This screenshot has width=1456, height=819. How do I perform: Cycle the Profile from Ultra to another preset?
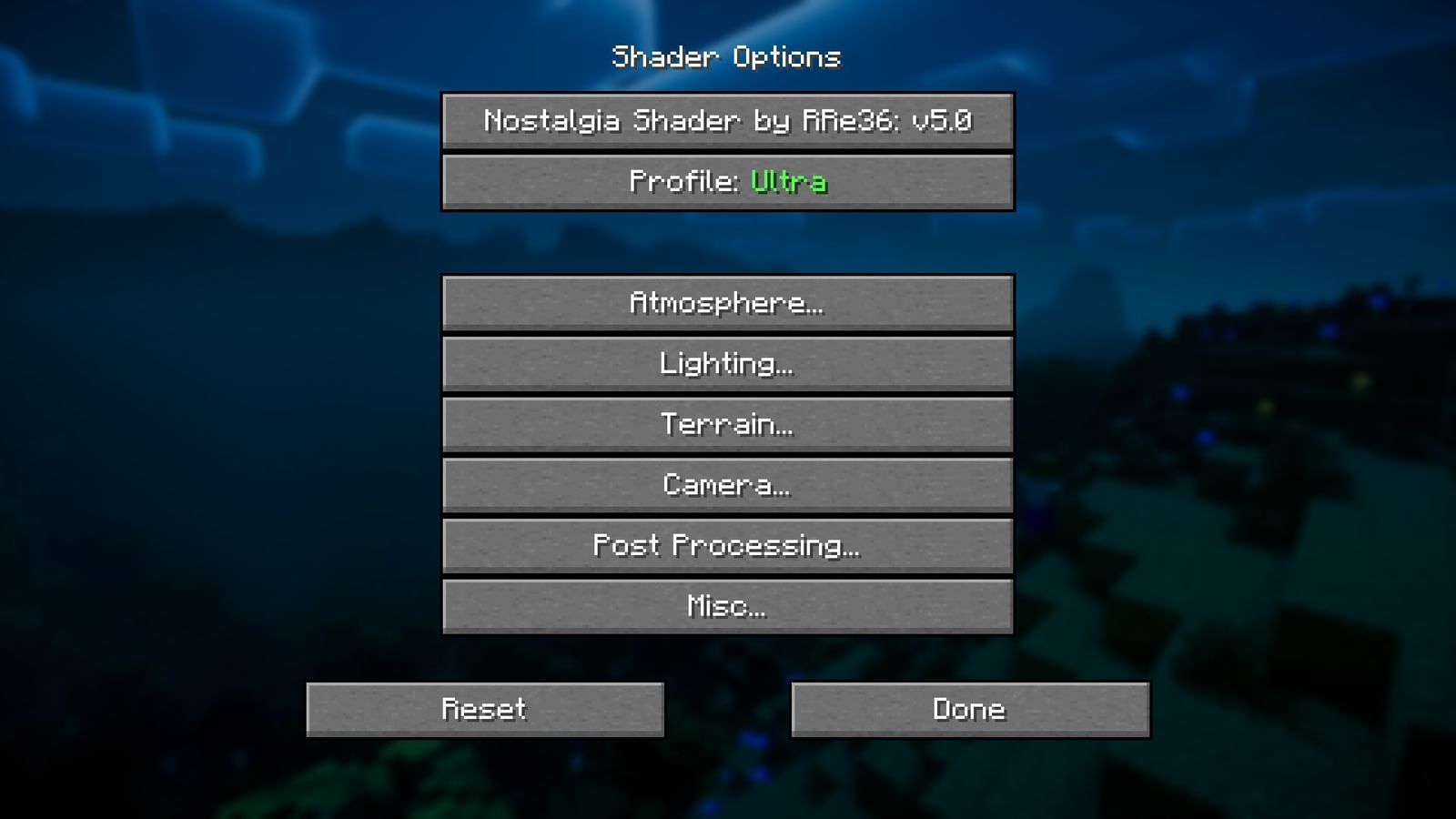[727, 182]
